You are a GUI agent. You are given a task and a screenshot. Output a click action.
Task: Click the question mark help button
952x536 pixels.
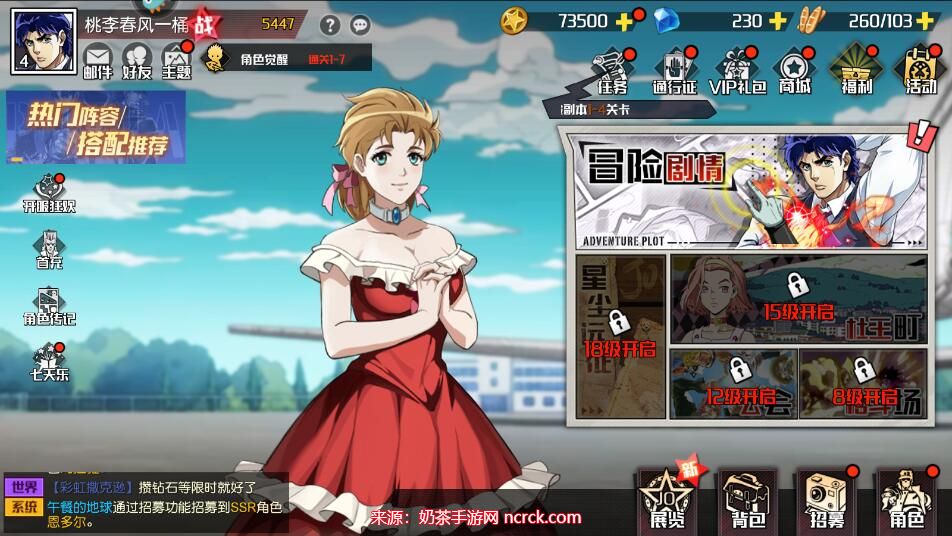point(330,25)
